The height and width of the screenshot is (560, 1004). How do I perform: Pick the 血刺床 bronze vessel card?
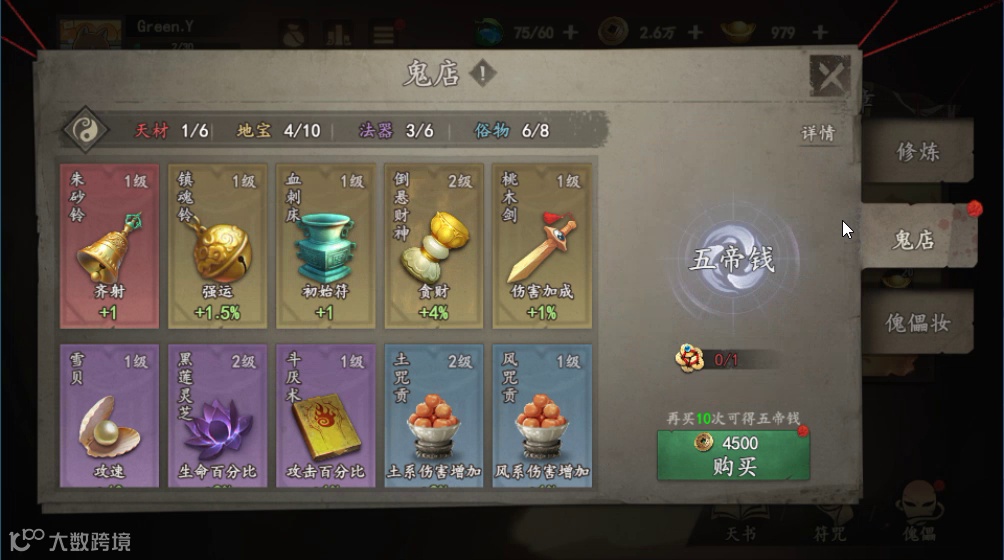click(325, 246)
